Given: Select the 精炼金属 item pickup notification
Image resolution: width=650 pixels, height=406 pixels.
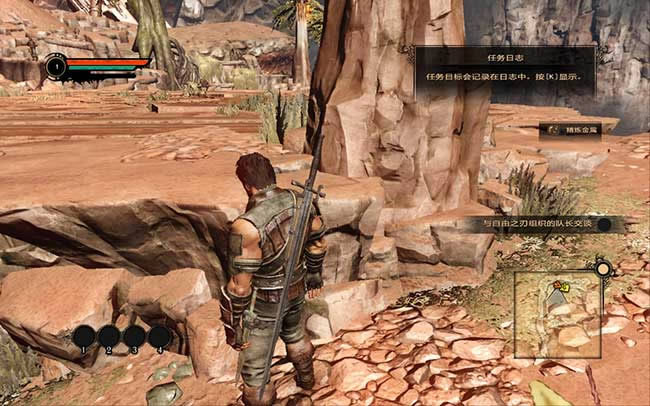Looking at the screenshot, I should click(571, 130).
